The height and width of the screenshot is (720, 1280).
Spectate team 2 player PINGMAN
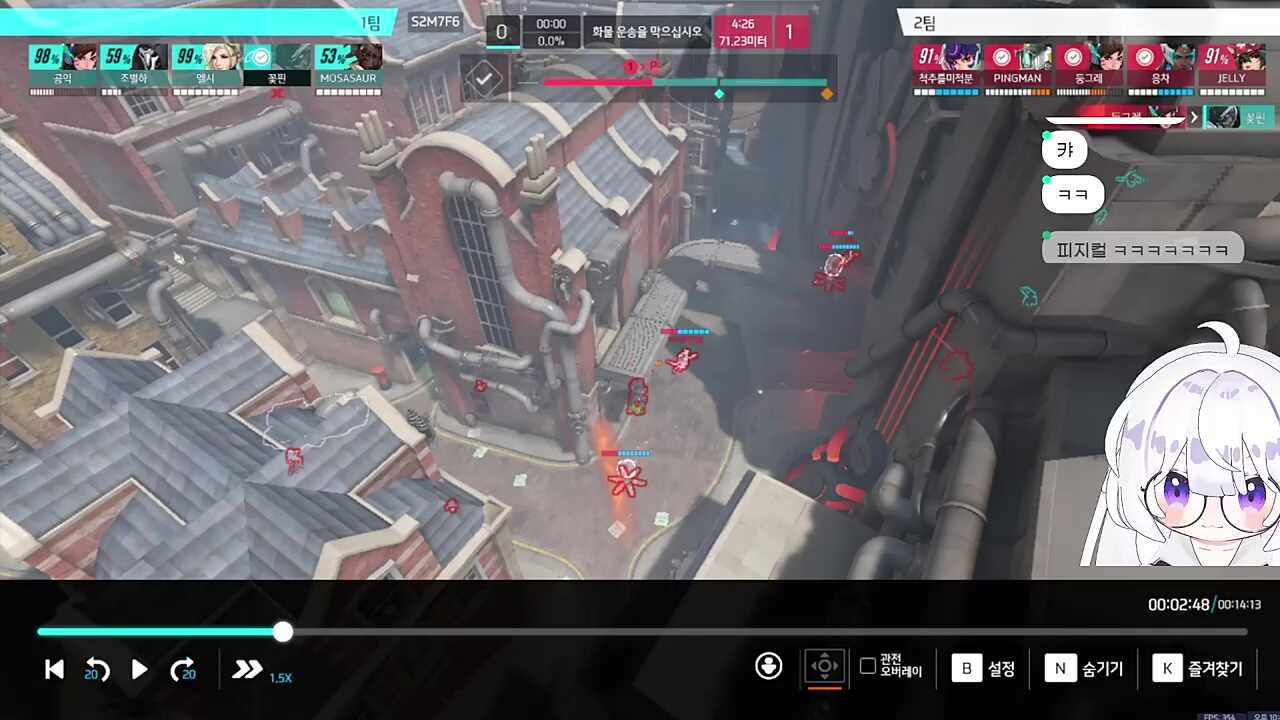click(1018, 66)
